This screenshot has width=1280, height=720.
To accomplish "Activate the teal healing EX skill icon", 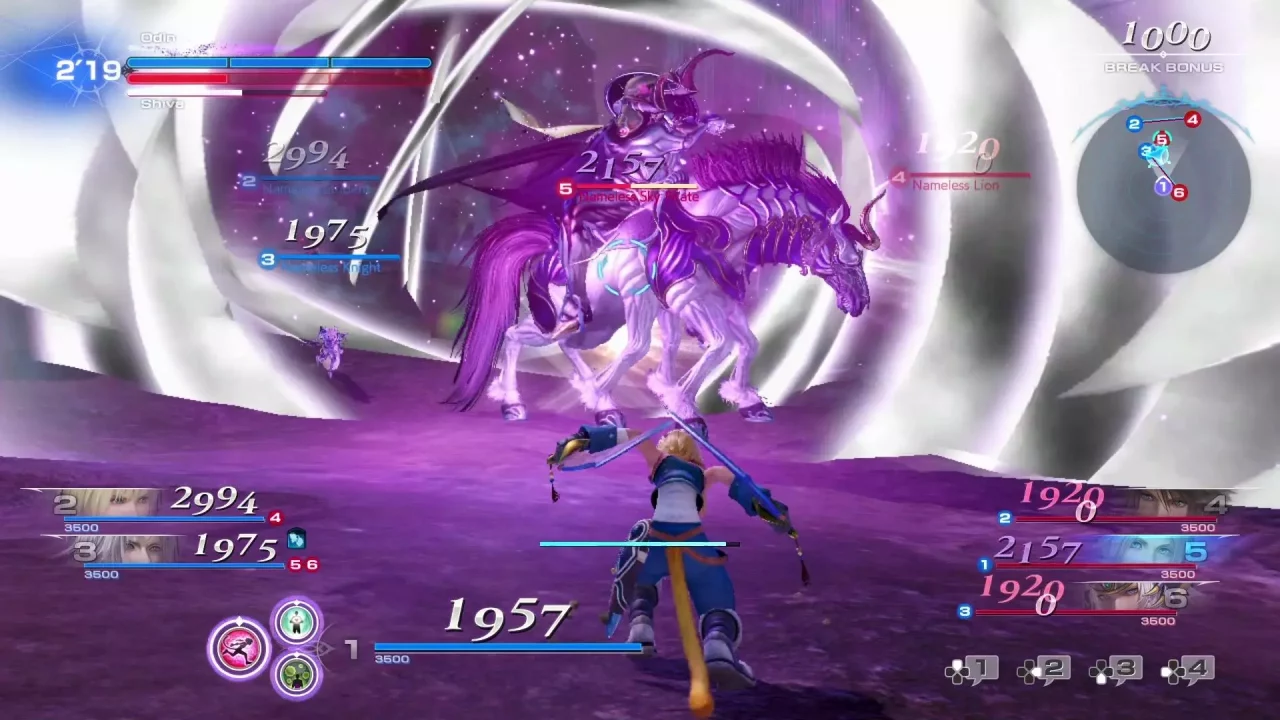I will tap(297, 622).
